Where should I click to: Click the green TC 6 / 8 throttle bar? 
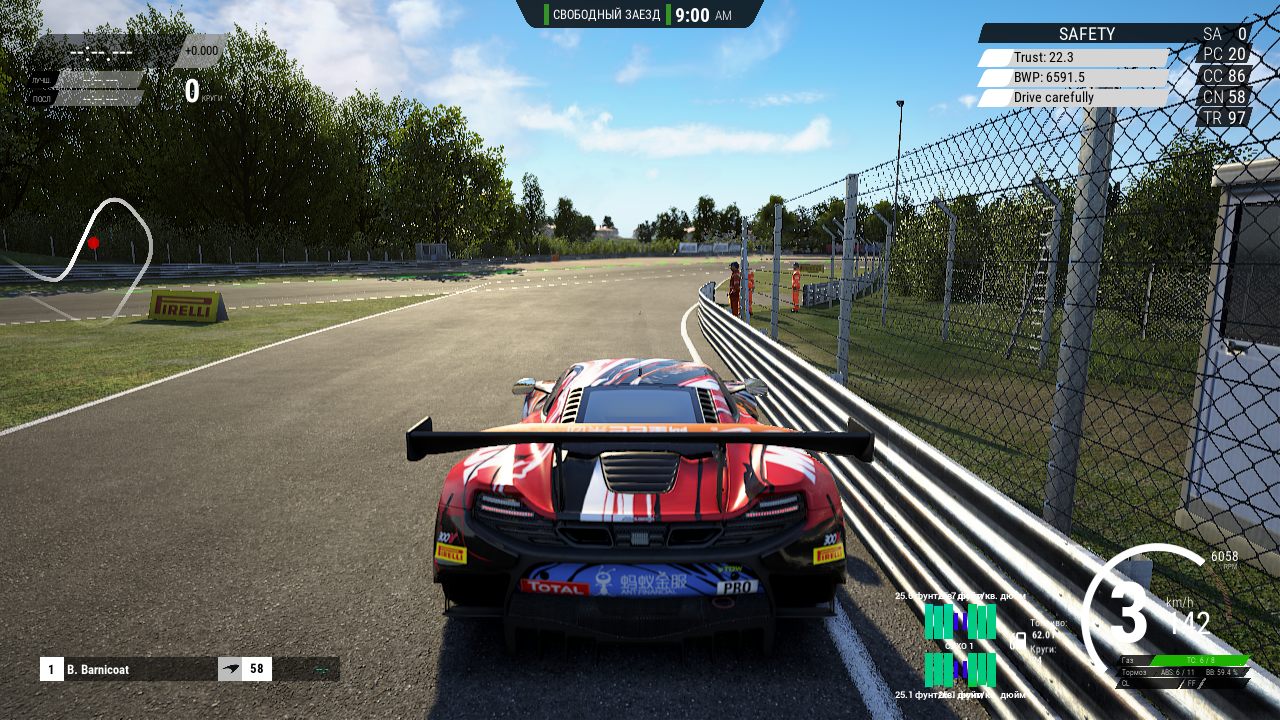click(x=1200, y=660)
